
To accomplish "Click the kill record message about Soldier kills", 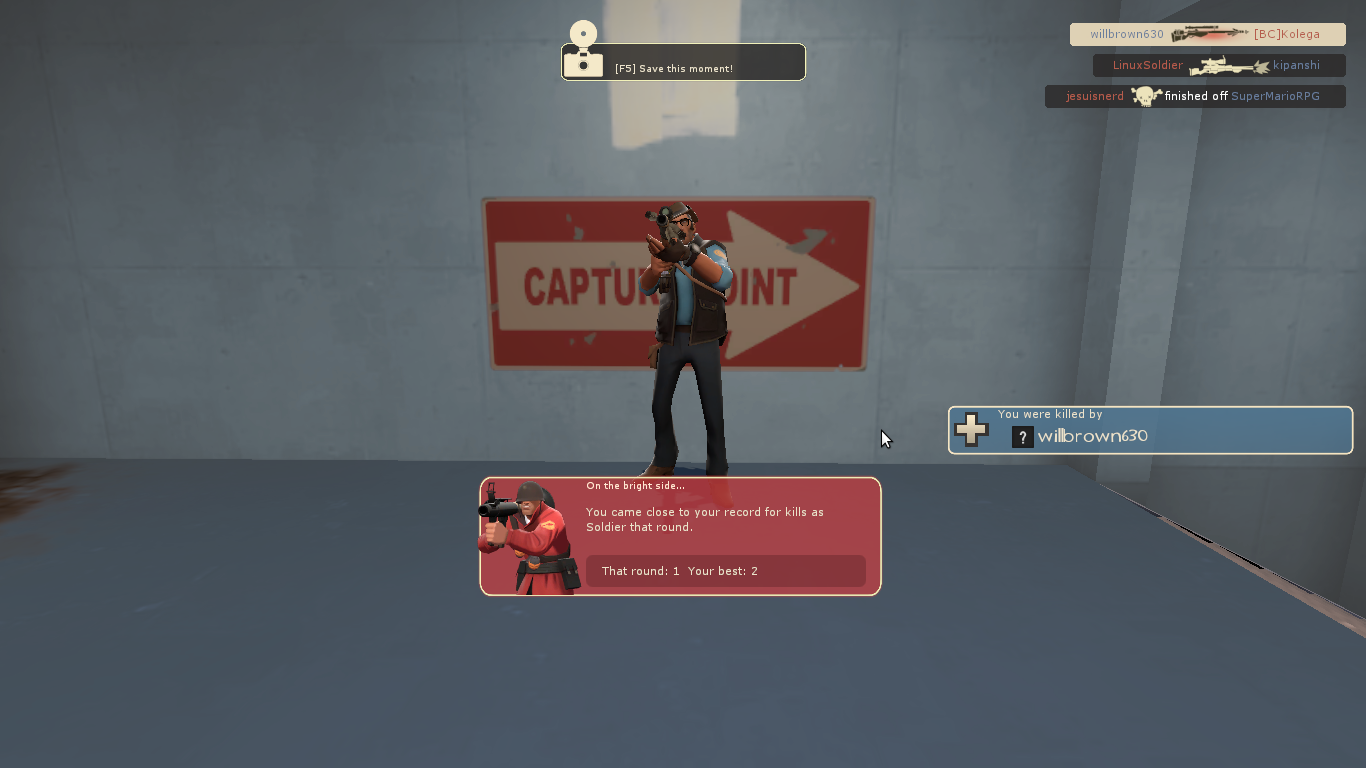I will point(705,519).
